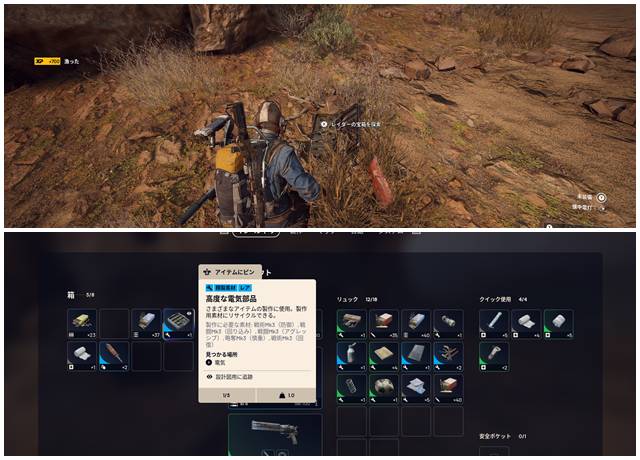This screenshot has width=640, height=460.
Task: Select the white tube quick-use slot
Action: [493, 322]
